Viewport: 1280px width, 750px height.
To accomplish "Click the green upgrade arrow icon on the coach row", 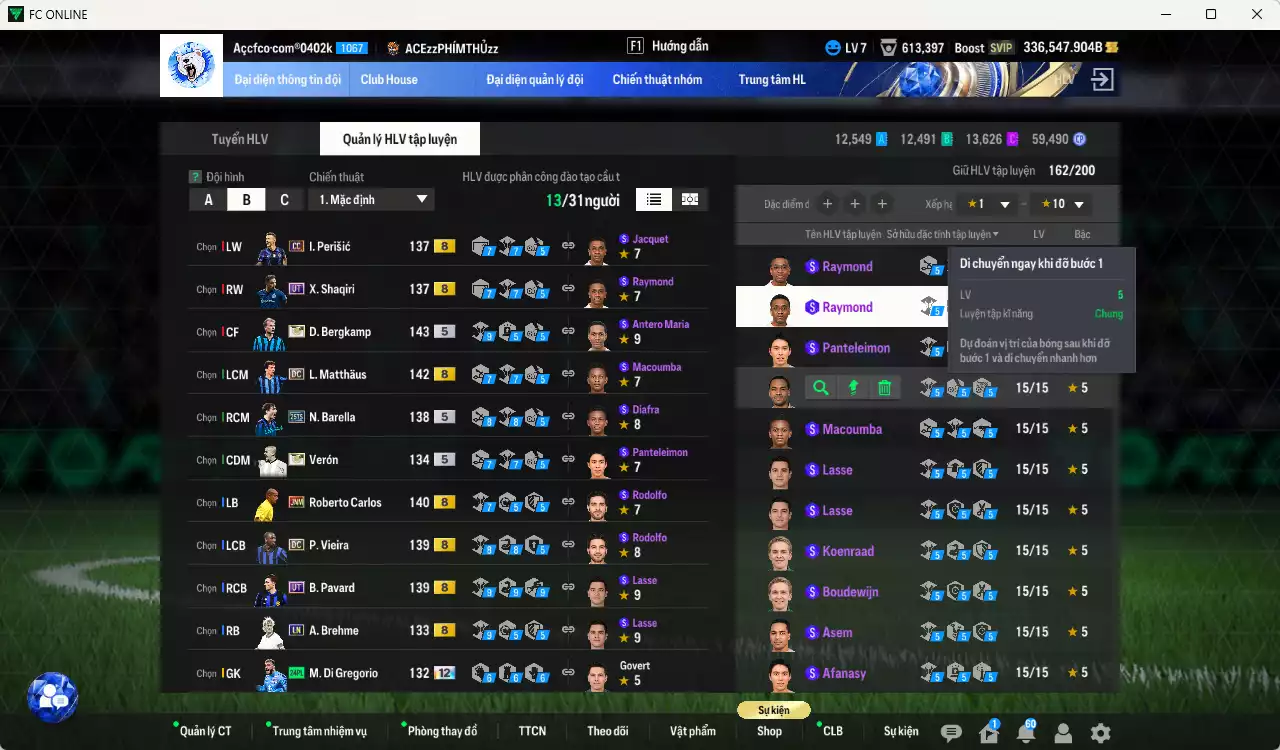I will tap(852, 387).
